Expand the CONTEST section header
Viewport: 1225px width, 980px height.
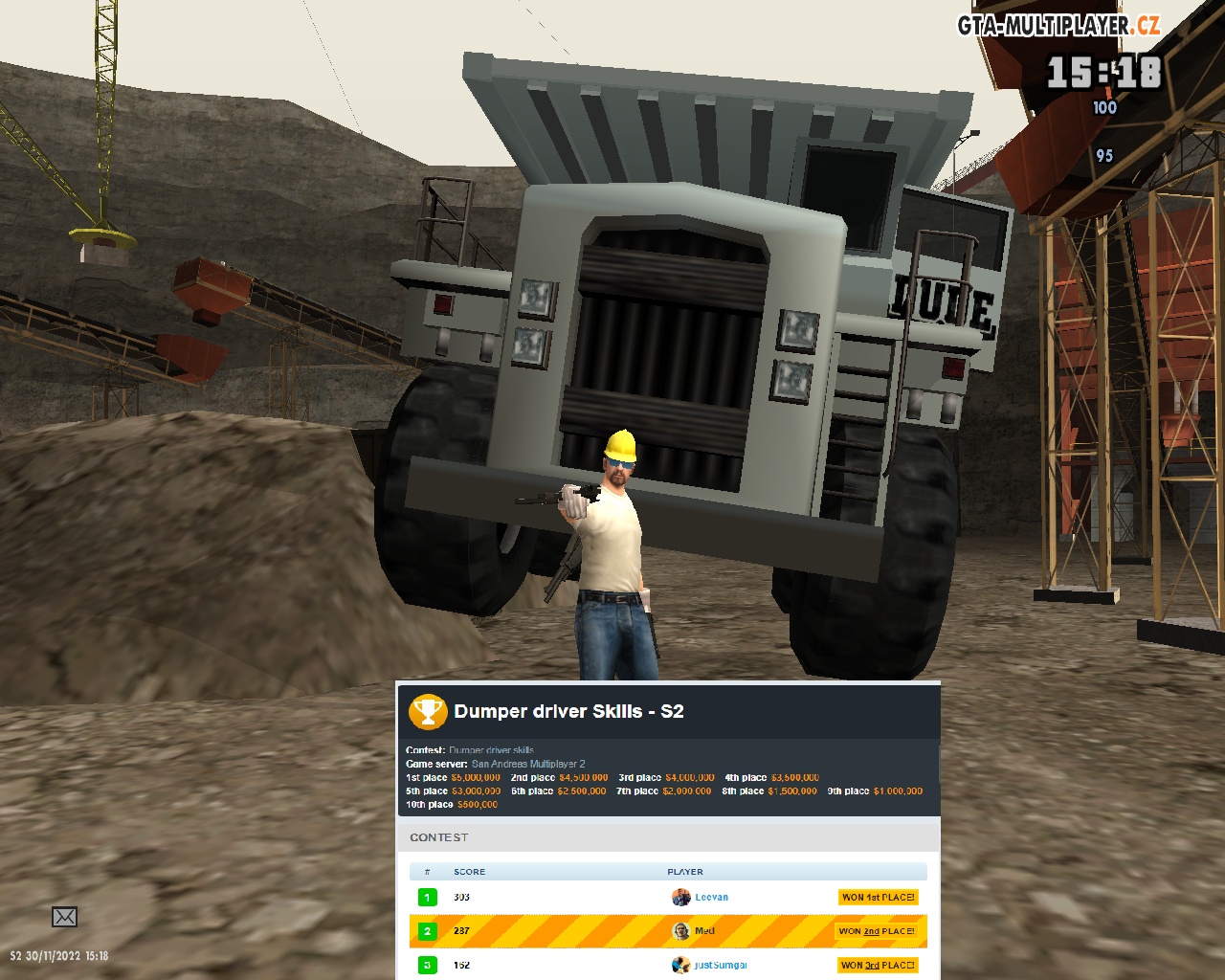(442, 836)
